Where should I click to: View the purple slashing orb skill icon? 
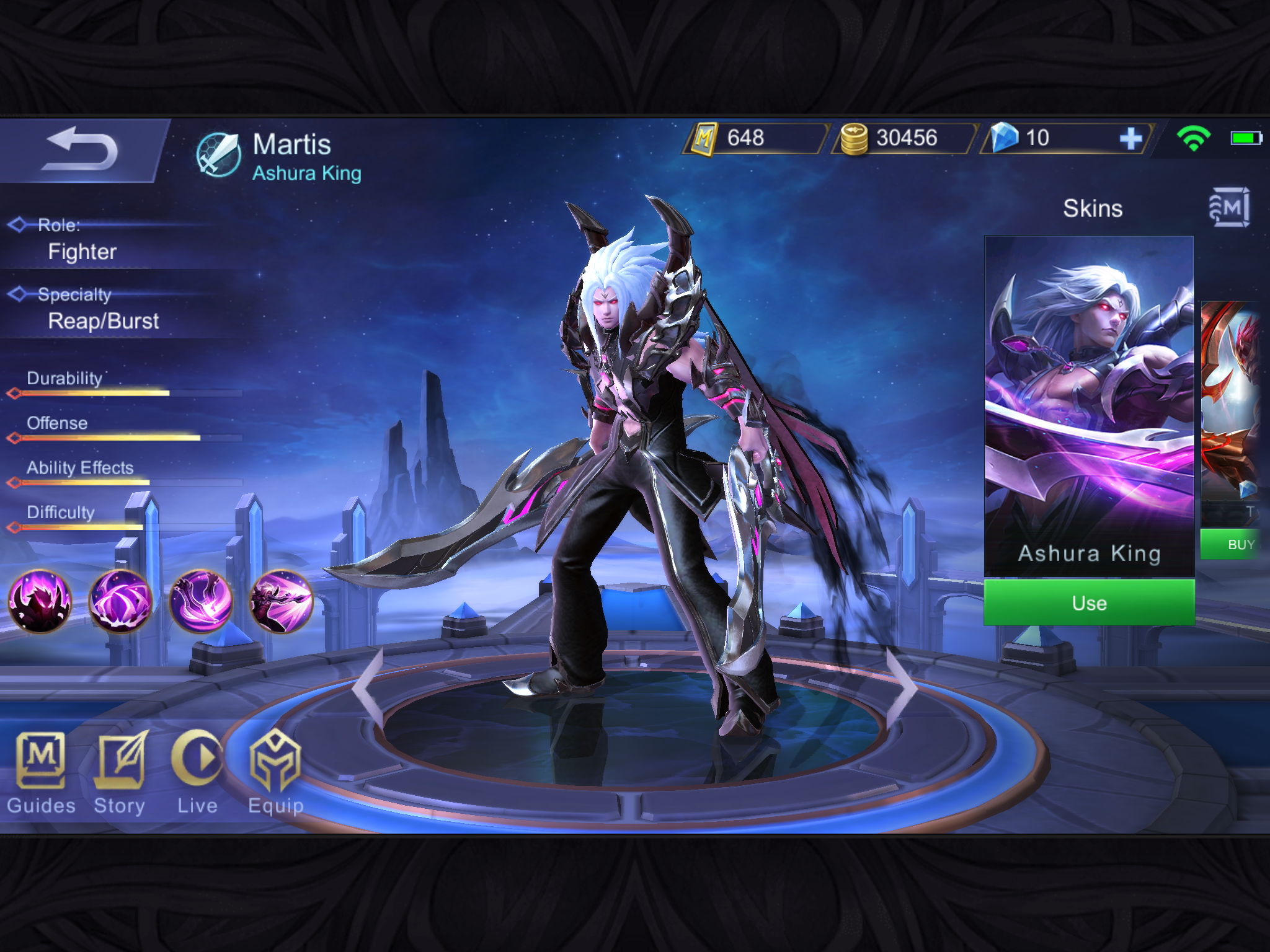coord(120,601)
